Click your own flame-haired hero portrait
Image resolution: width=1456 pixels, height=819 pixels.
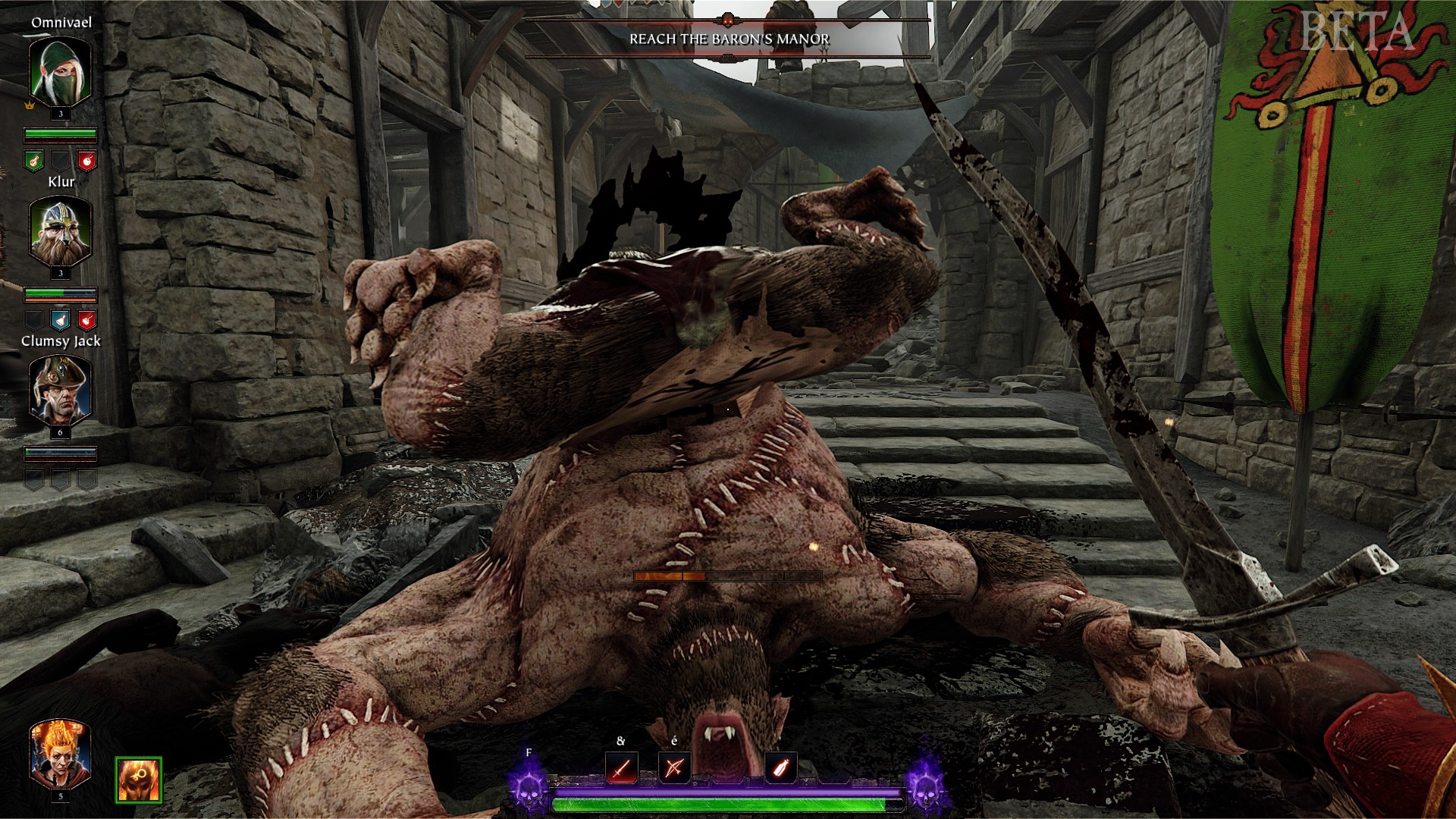point(60,754)
